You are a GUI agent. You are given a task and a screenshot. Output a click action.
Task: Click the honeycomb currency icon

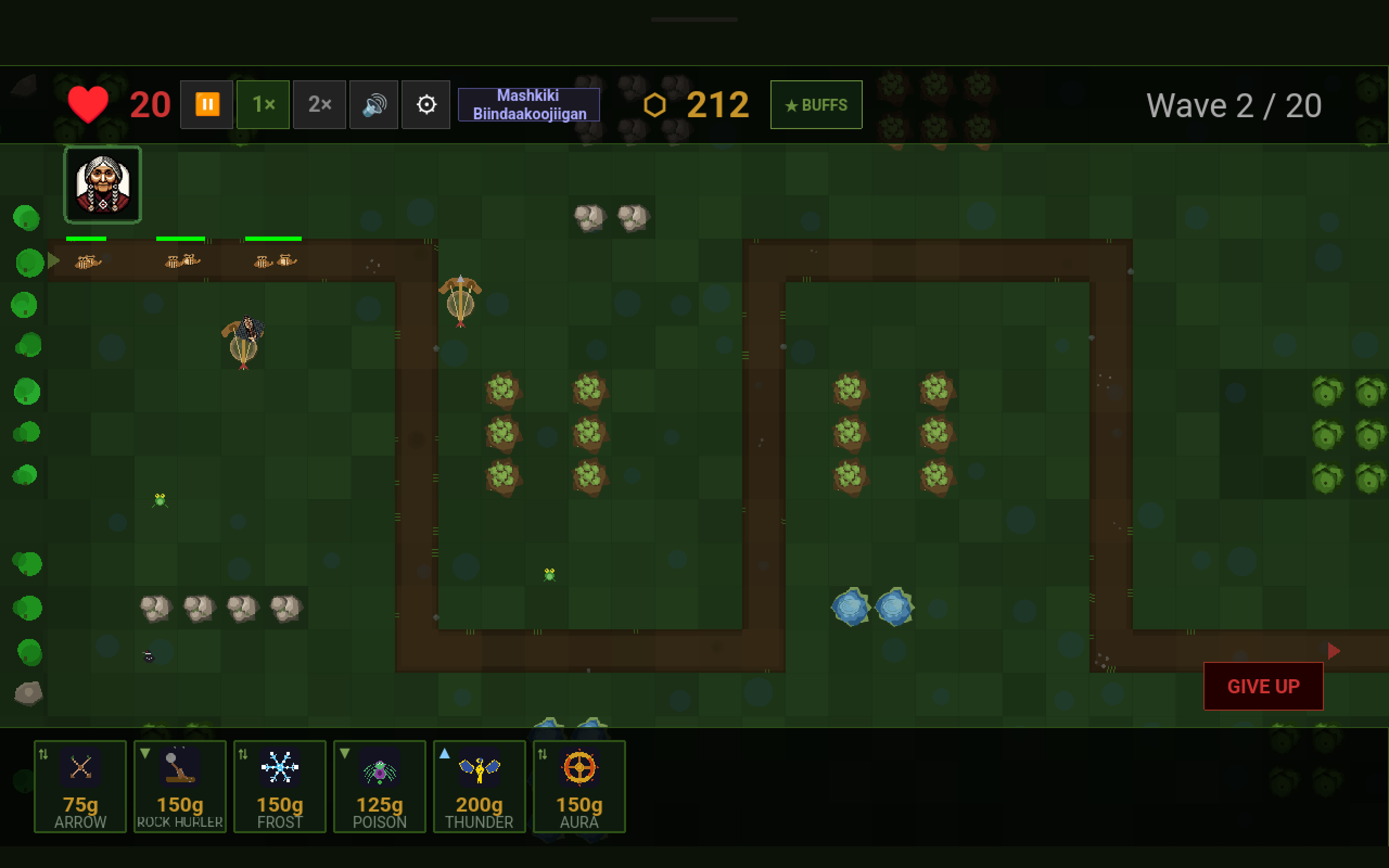pos(654,105)
